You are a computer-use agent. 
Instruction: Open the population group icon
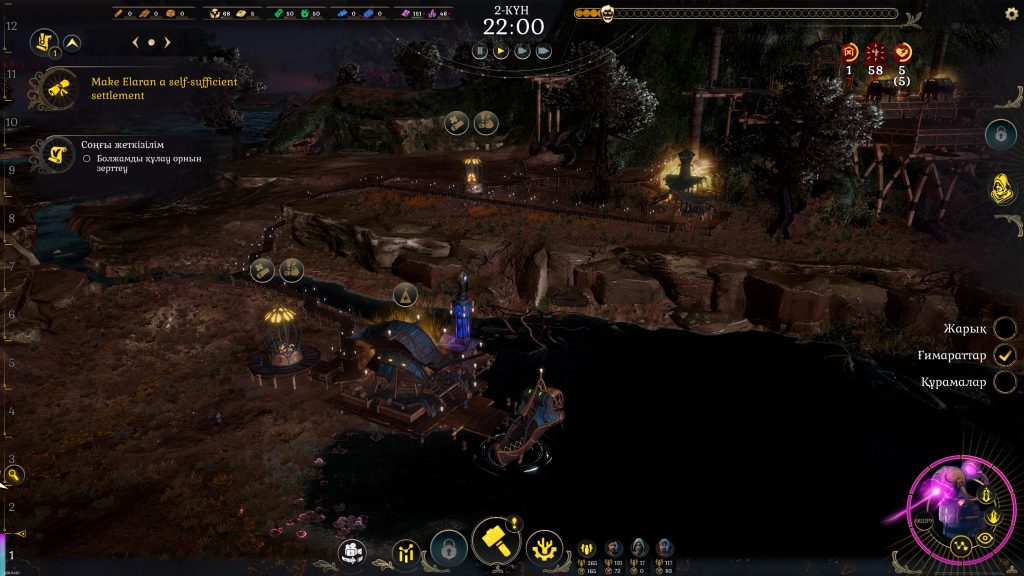587,547
